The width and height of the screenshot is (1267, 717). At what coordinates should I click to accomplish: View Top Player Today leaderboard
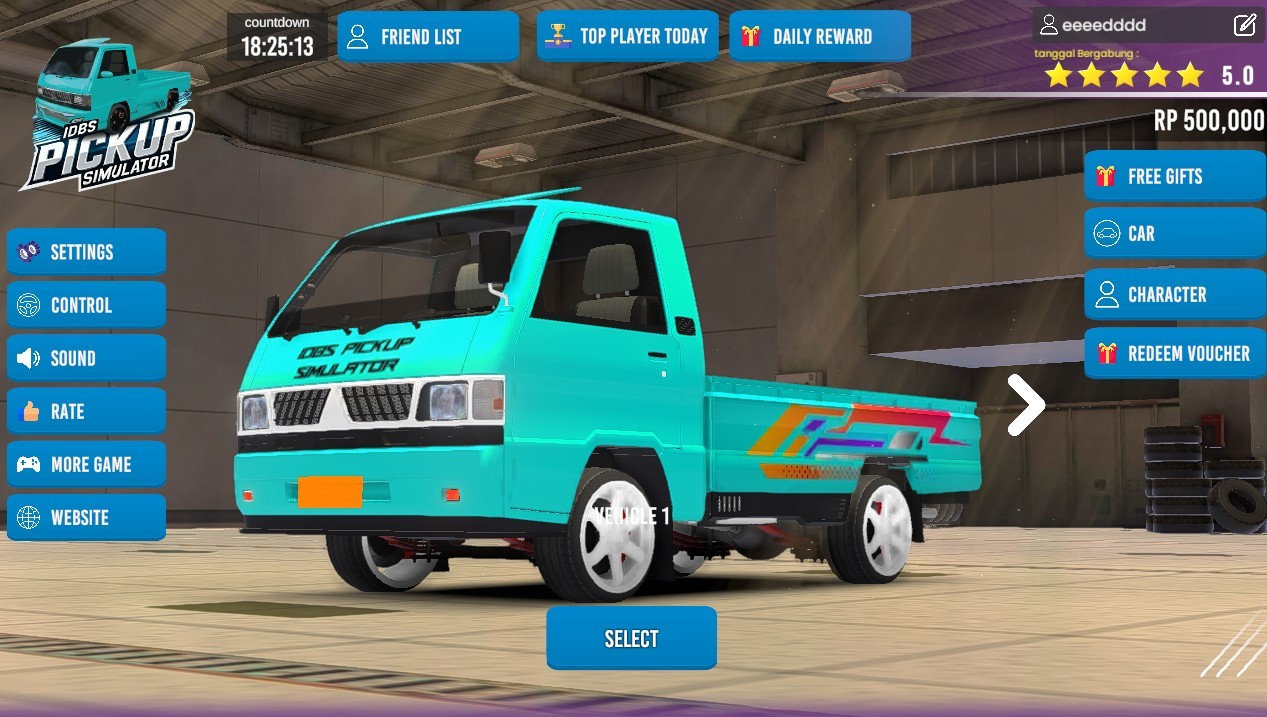point(627,37)
